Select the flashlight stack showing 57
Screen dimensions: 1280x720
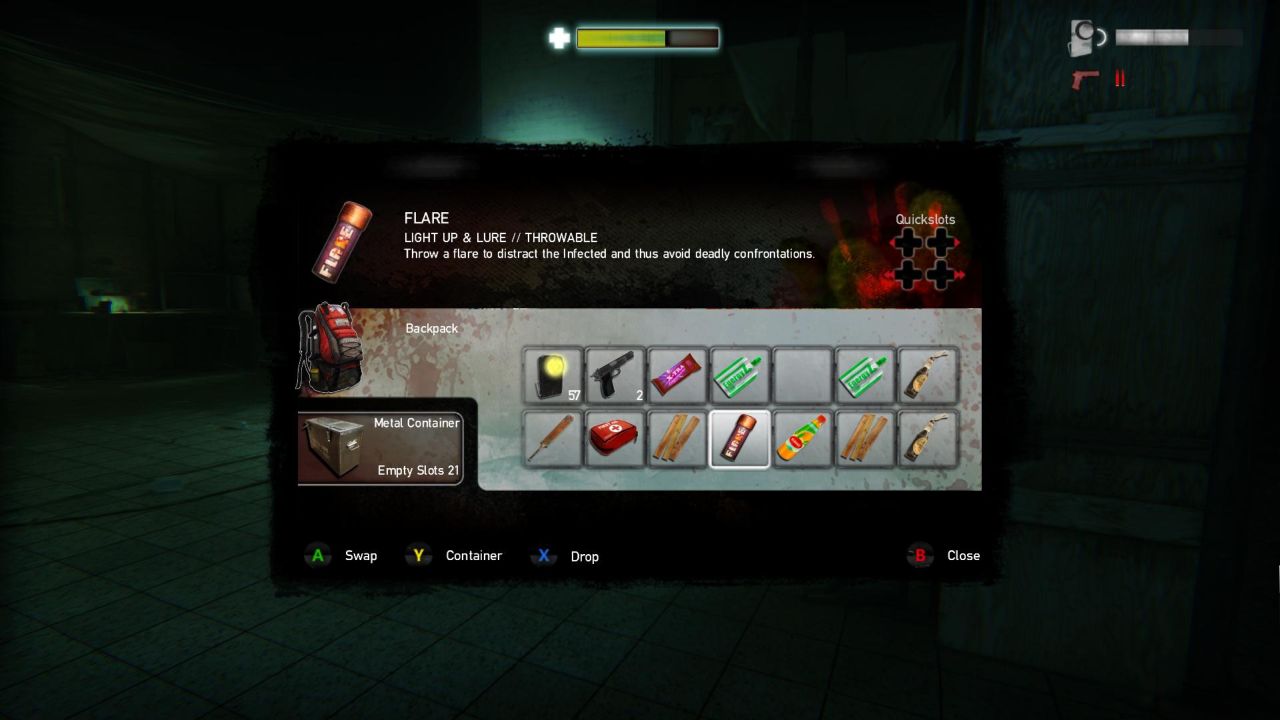click(554, 375)
